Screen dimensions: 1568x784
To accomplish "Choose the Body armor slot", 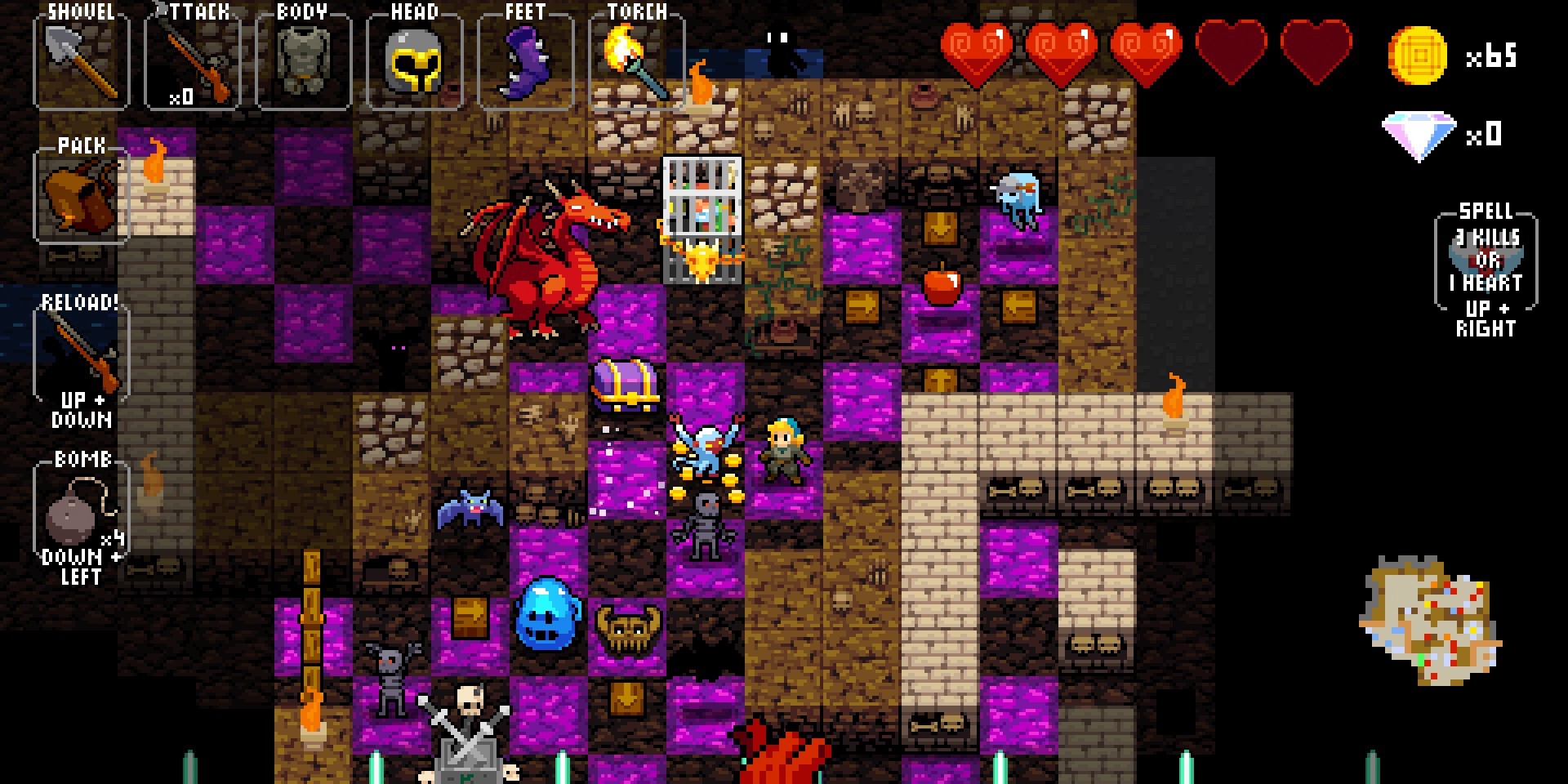I will pos(304,60).
